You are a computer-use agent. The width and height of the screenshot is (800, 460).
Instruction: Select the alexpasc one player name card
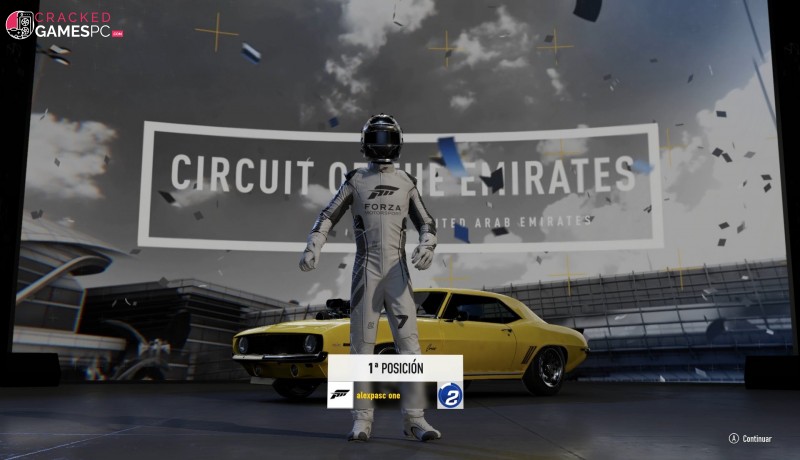395,395
